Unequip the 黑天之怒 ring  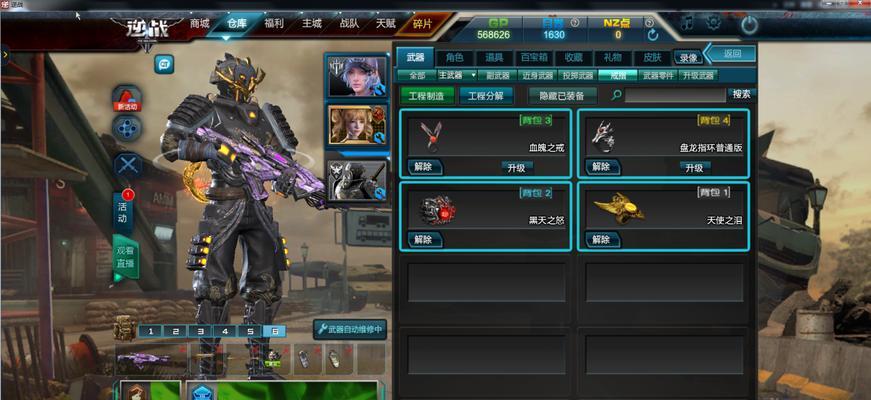tap(423, 239)
